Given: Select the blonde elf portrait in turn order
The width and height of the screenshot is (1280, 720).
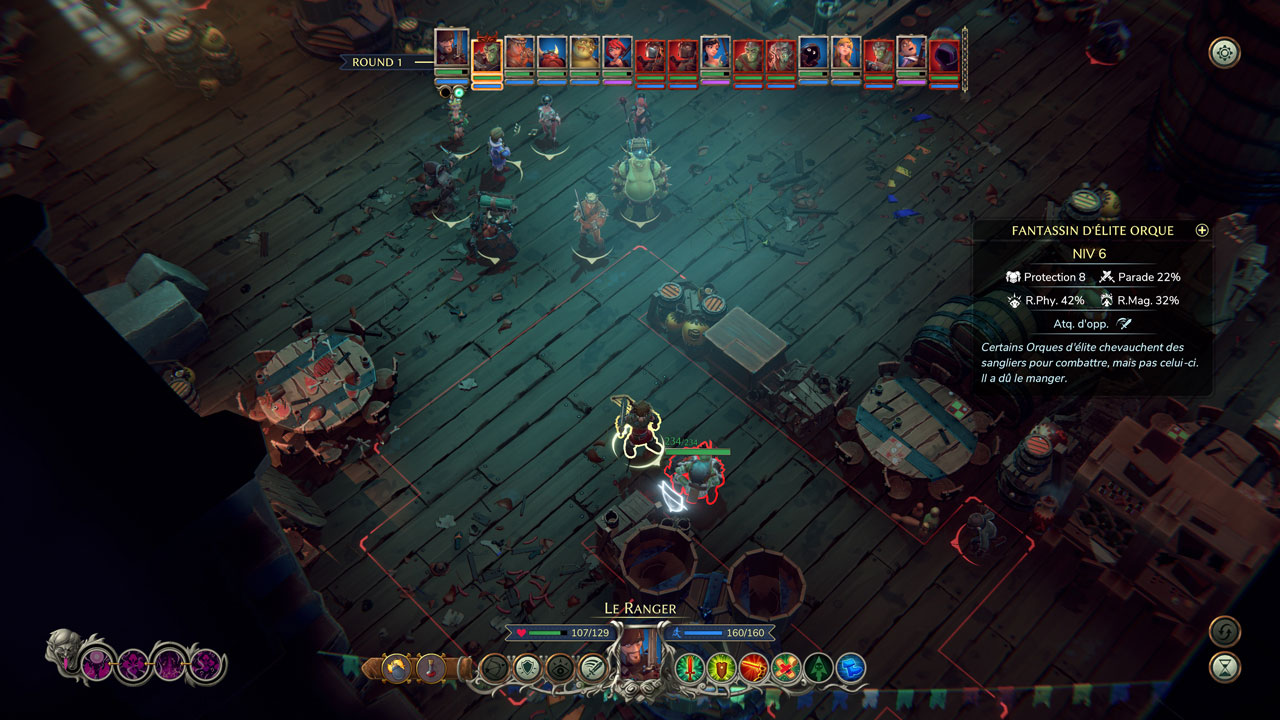Looking at the screenshot, I should tap(845, 54).
